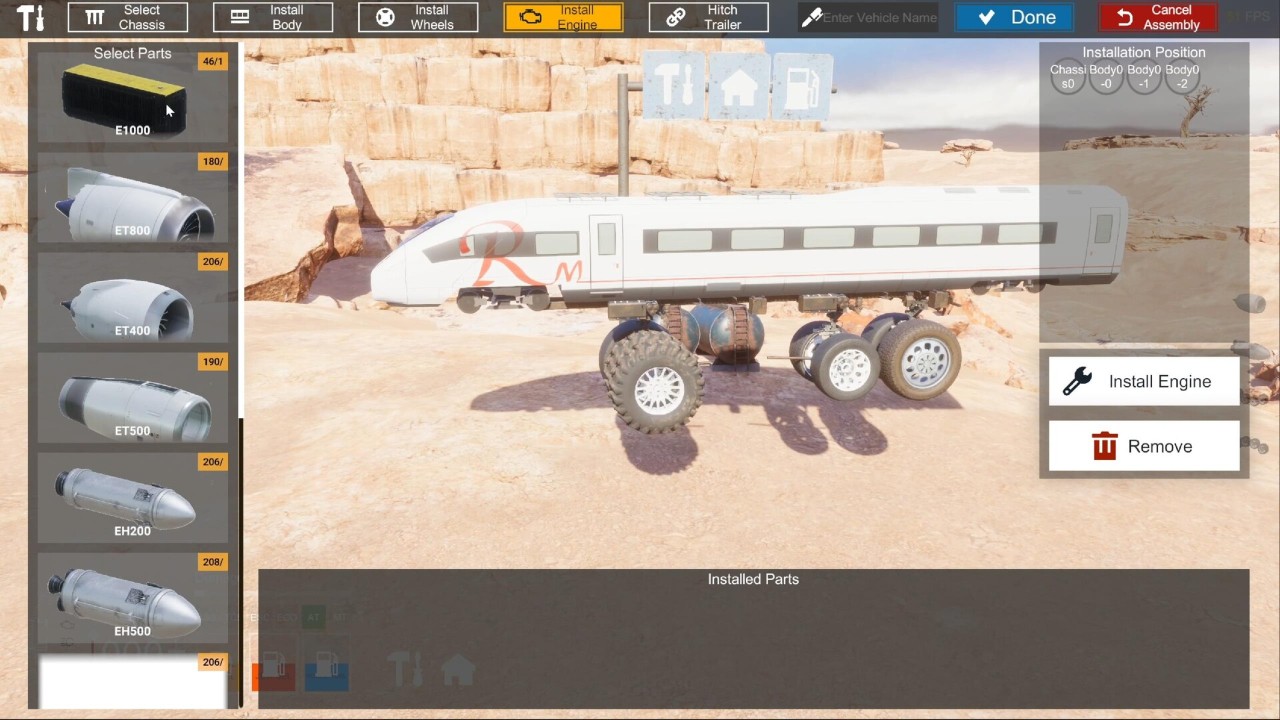Open the Hitch Trailer tab
Screen dimensions: 1280x720
click(x=708, y=17)
